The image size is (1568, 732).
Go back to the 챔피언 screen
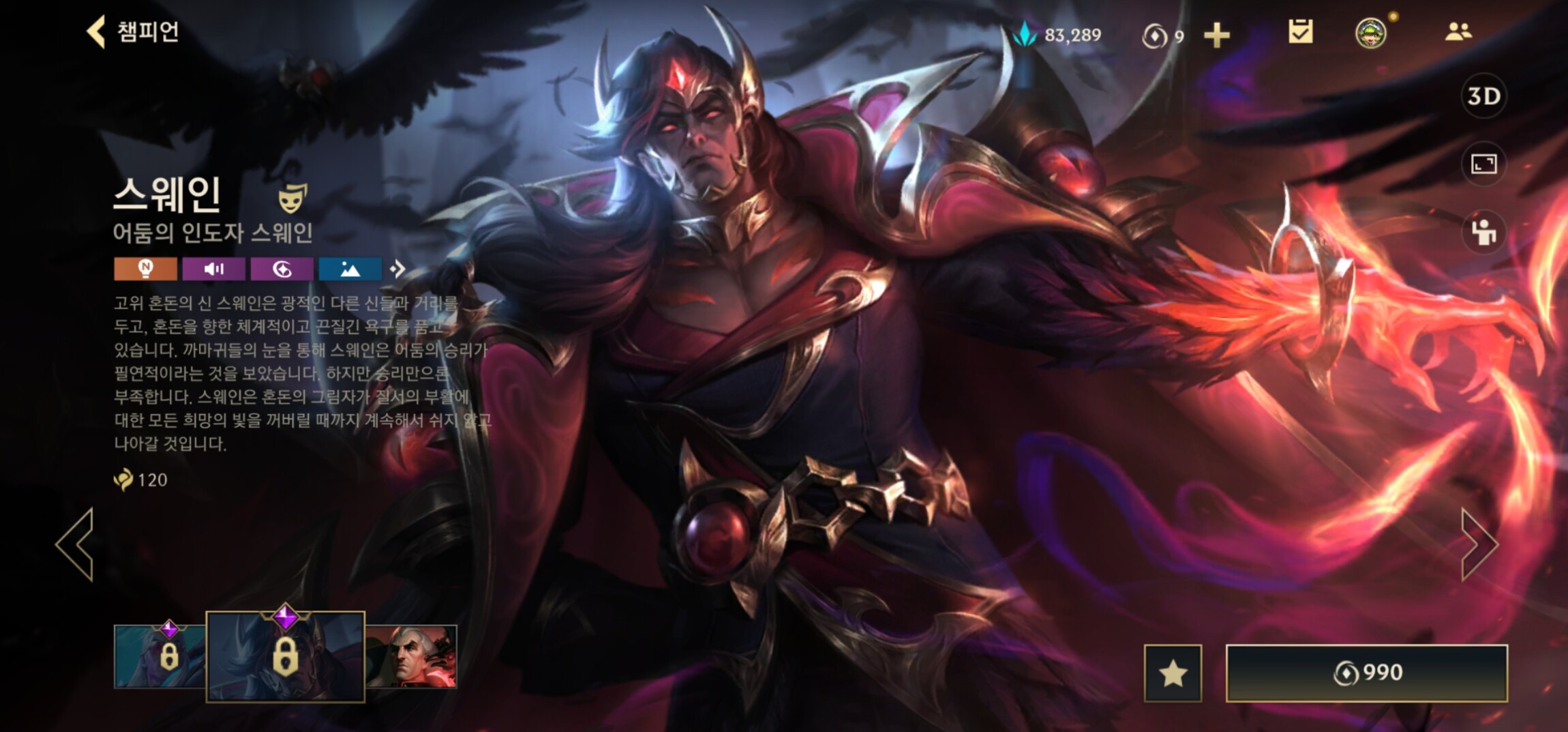133,31
